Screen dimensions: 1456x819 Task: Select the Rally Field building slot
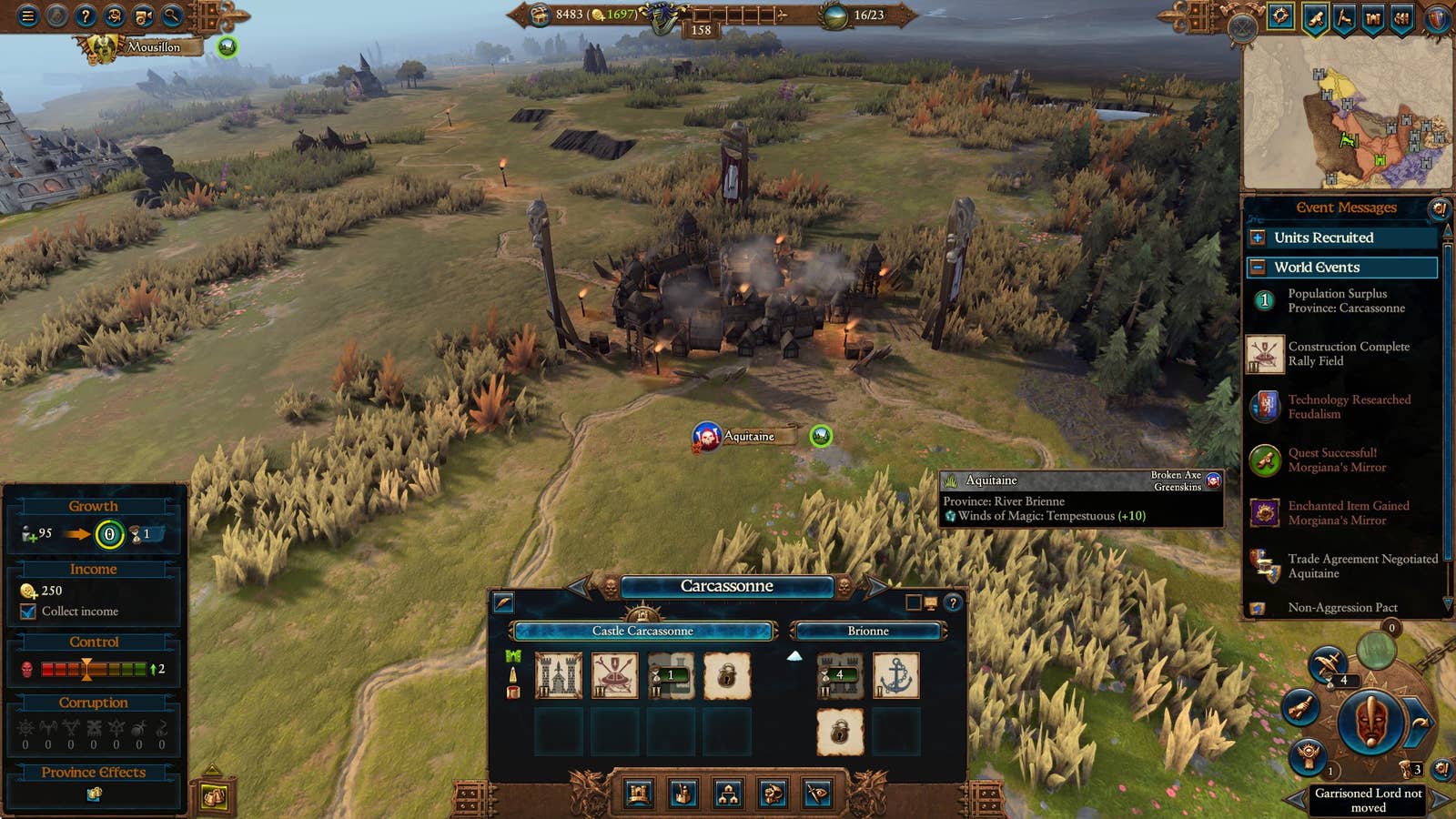614,676
